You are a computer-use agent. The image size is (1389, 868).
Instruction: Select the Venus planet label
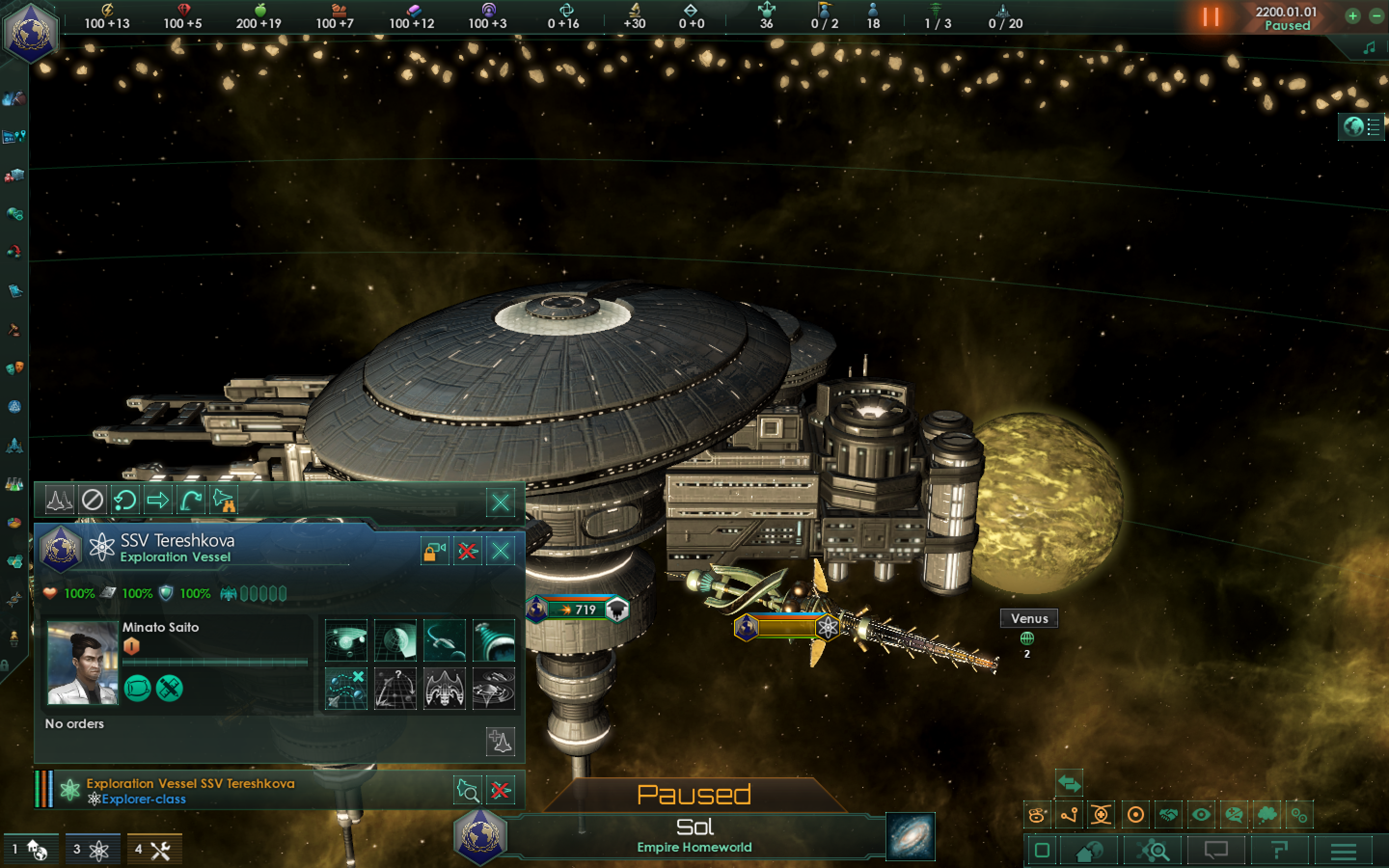pyautogui.click(x=1029, y=618)
